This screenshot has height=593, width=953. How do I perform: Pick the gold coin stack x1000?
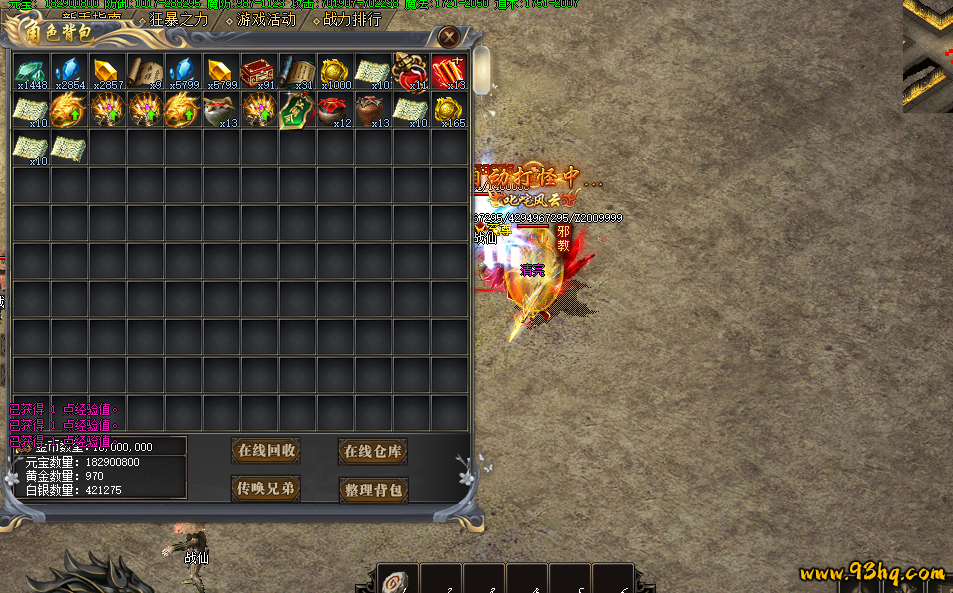point(335,72)
